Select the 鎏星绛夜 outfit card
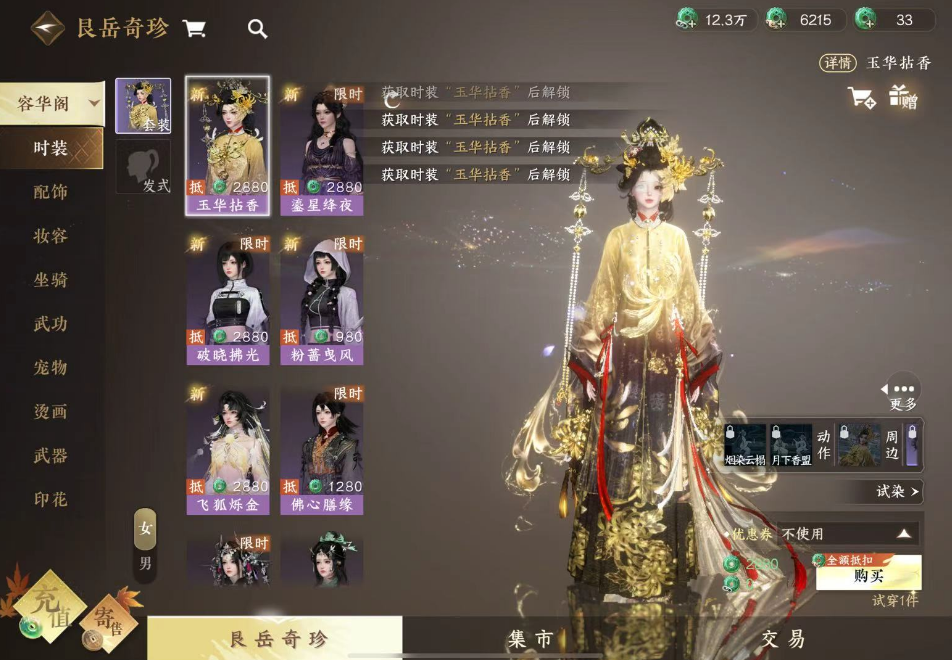 tap(322, 148)
